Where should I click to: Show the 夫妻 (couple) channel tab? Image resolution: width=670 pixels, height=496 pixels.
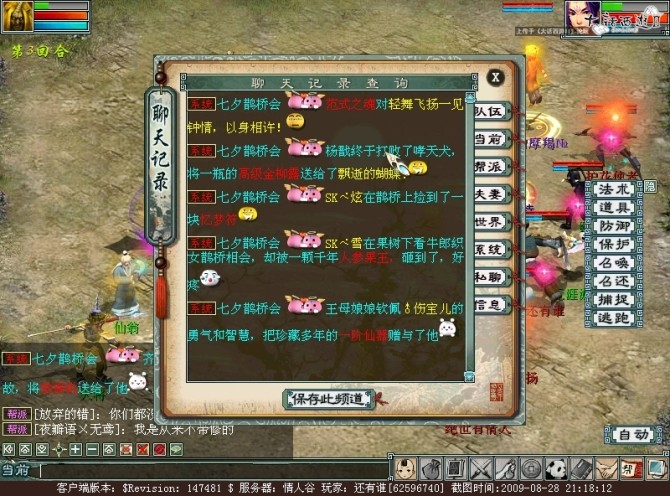click(x=489, y=194)
